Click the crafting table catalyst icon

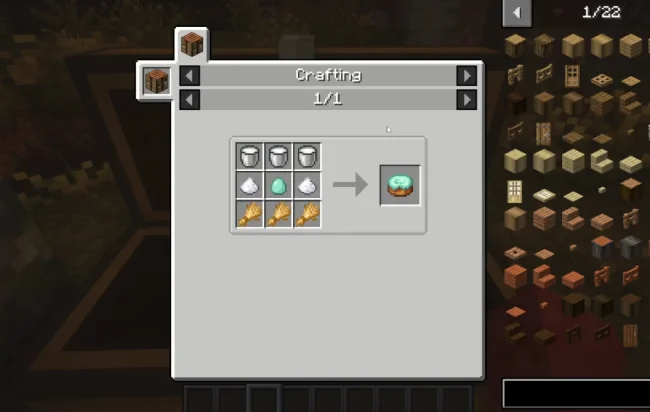pyautogui.click(x=155, y=80)
